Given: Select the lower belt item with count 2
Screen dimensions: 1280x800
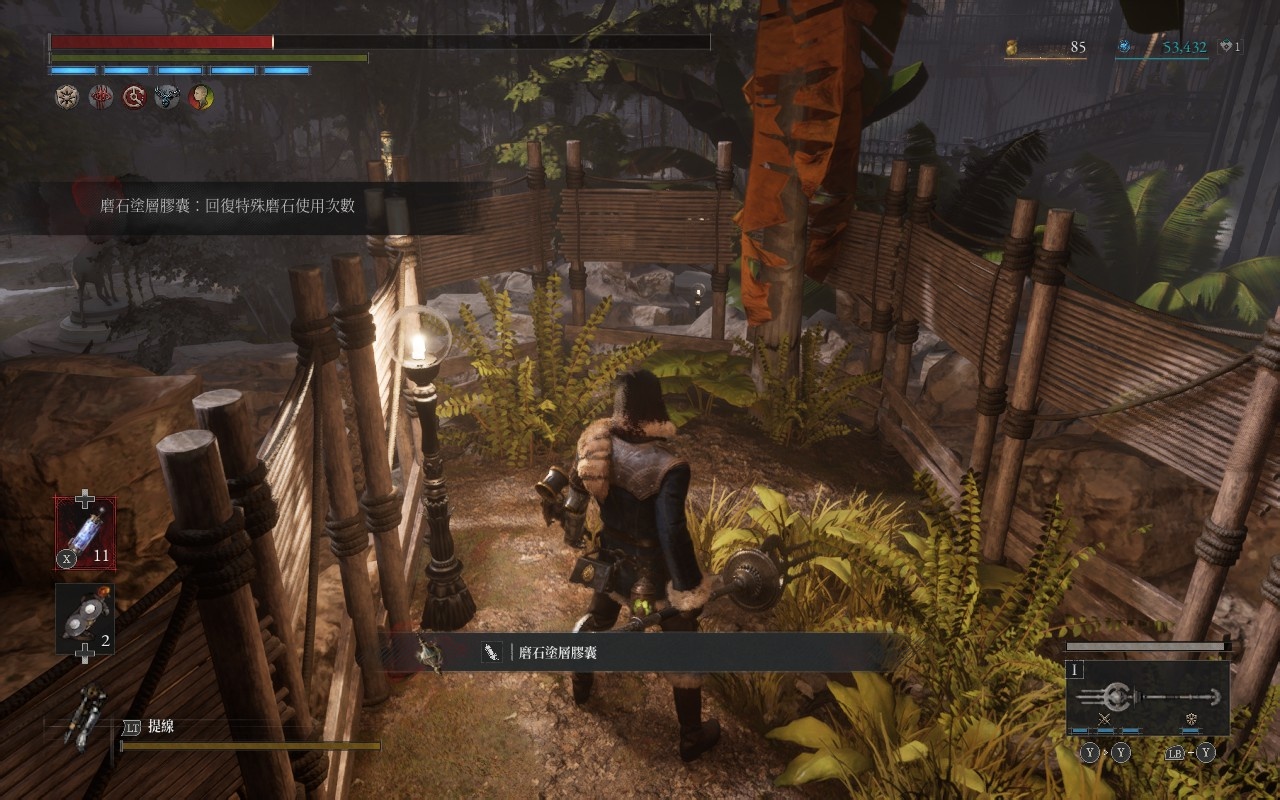Looking at the screenshot, I should click(x=85, y=618).
